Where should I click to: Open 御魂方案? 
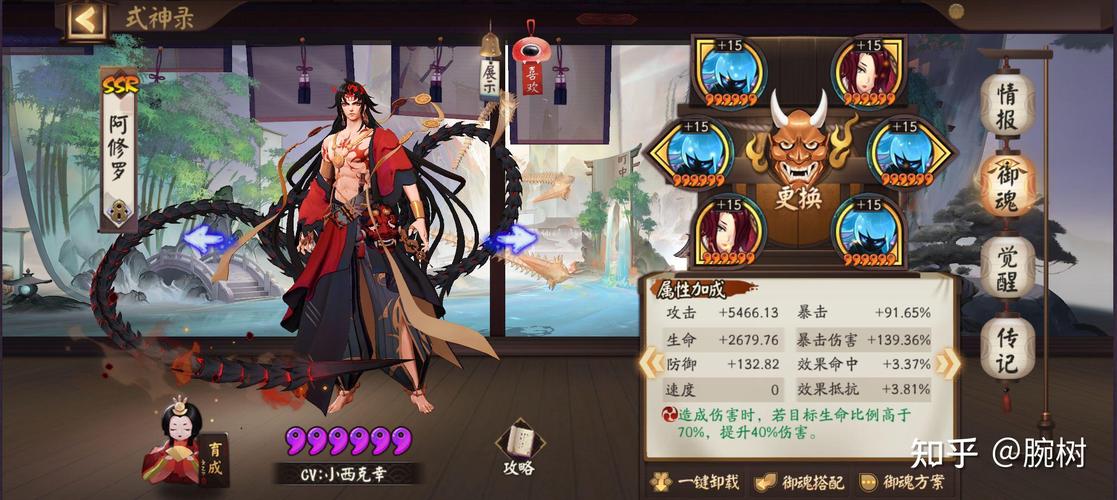point(902,482)
